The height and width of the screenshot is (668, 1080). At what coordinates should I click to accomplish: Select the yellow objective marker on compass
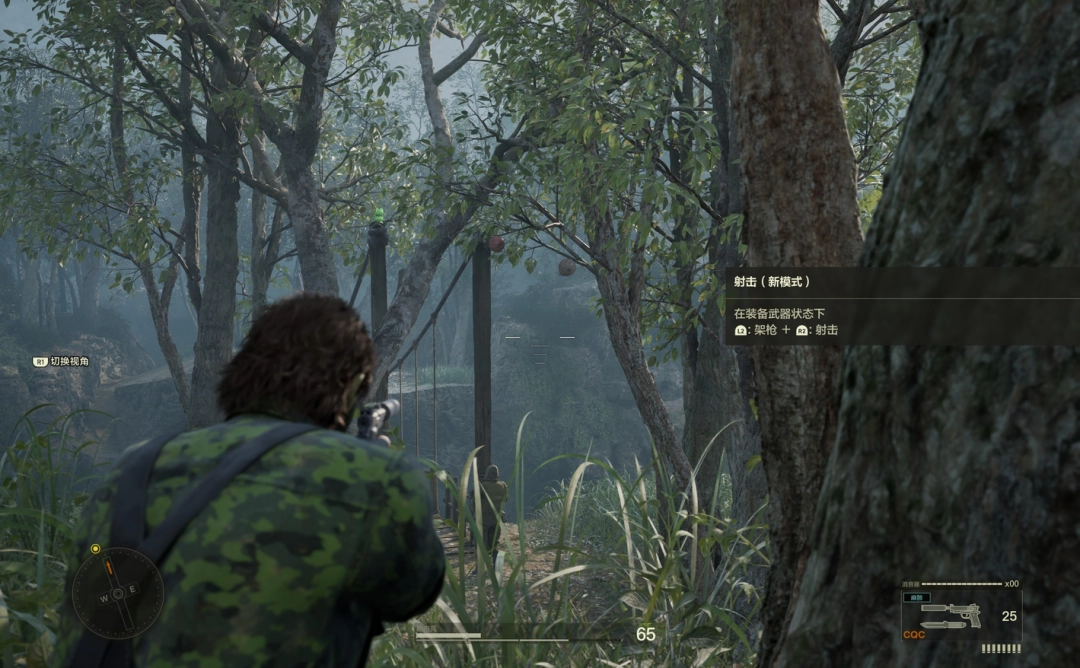click(x=95, y=549)
